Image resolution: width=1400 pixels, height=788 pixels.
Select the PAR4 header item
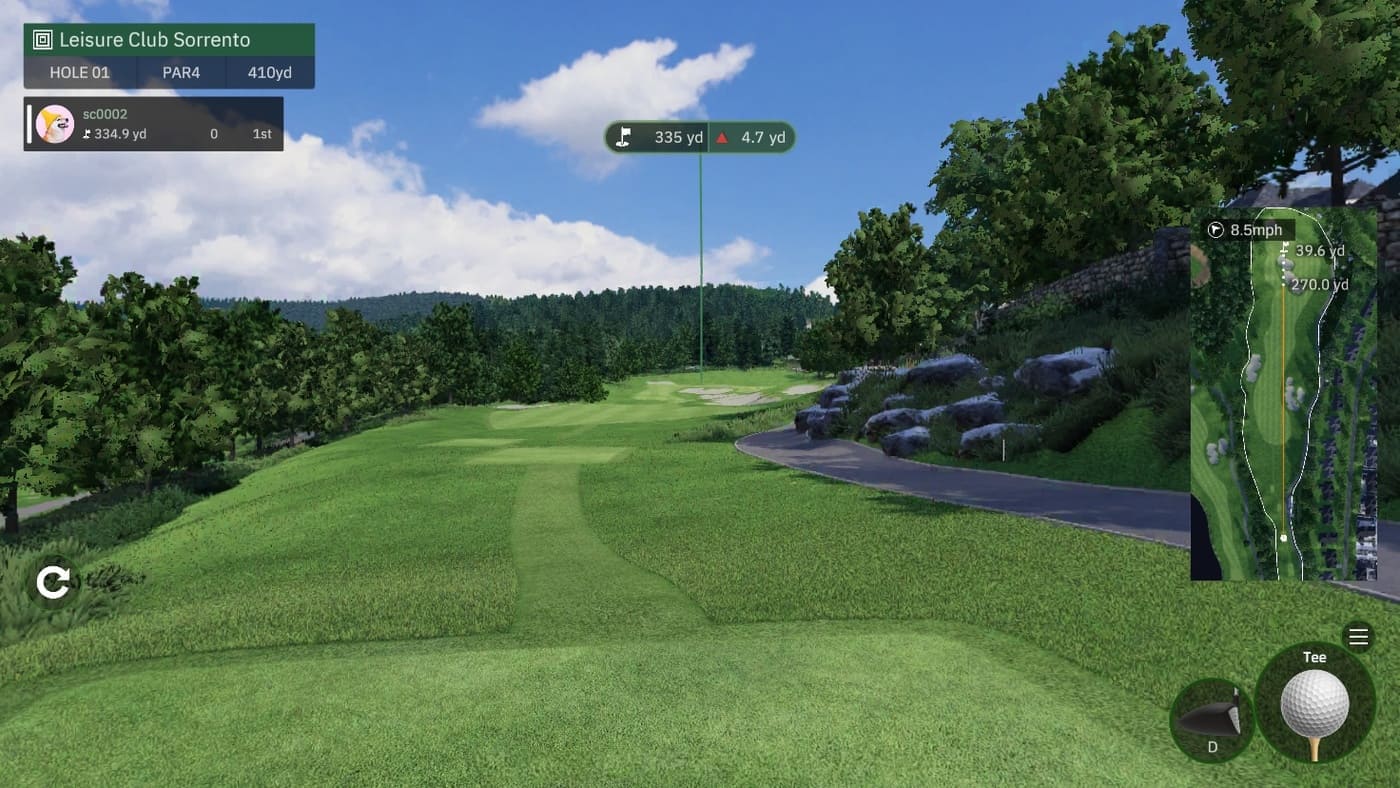coord(180,72)
